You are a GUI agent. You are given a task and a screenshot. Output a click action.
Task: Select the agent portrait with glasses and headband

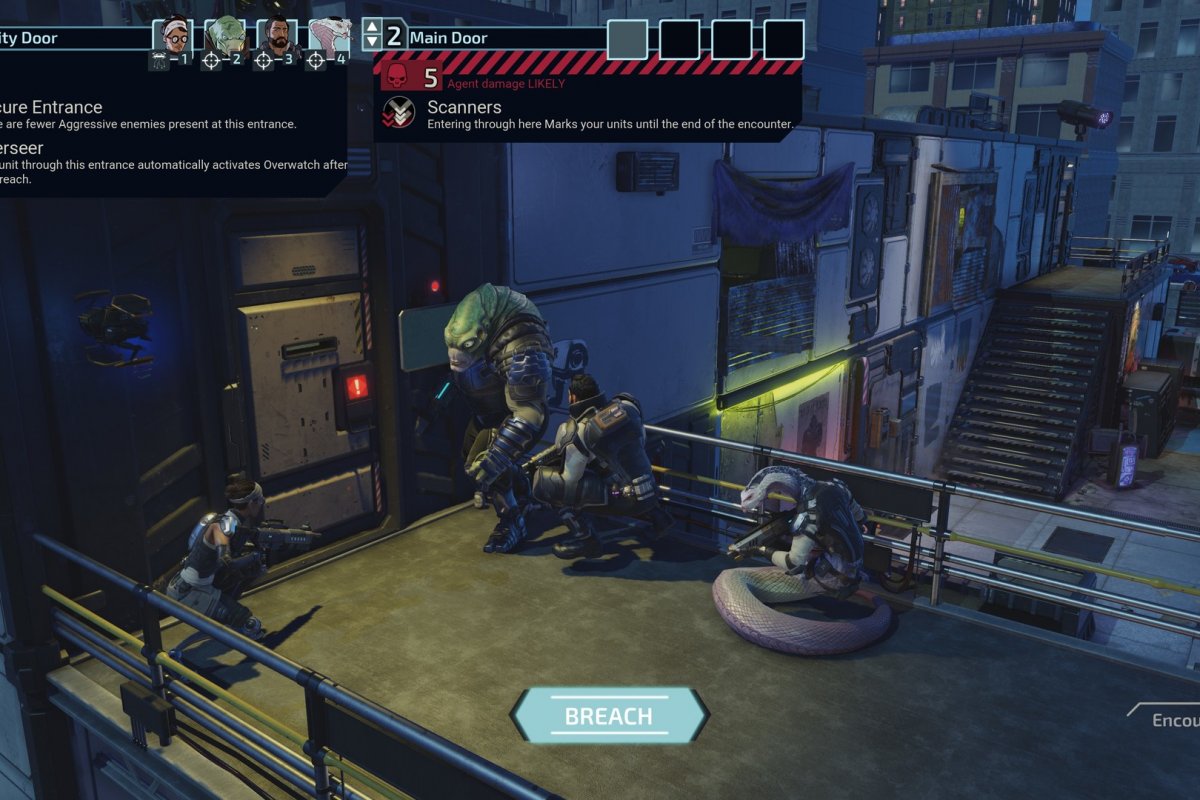click(172, 38)
